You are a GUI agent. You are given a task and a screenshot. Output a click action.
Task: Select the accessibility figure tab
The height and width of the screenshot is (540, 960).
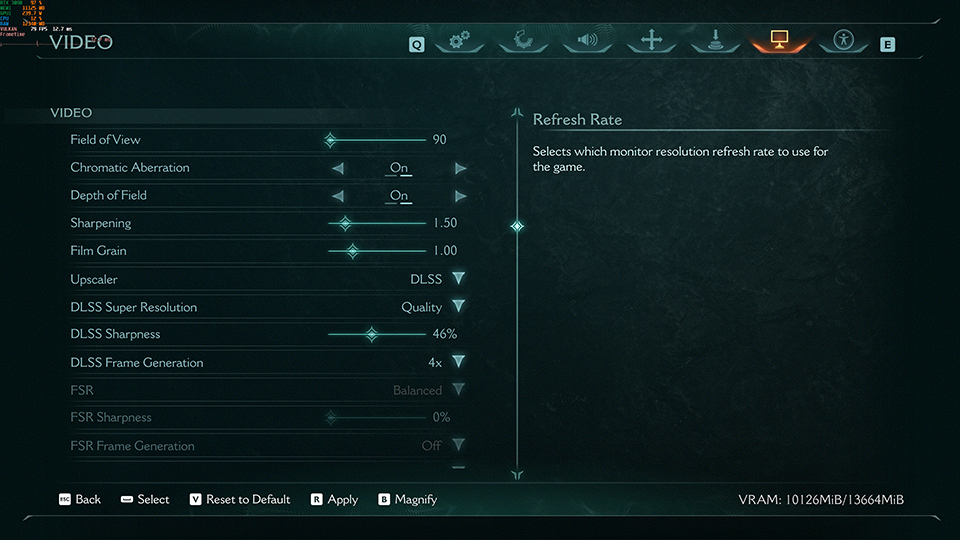click(843, 41)
